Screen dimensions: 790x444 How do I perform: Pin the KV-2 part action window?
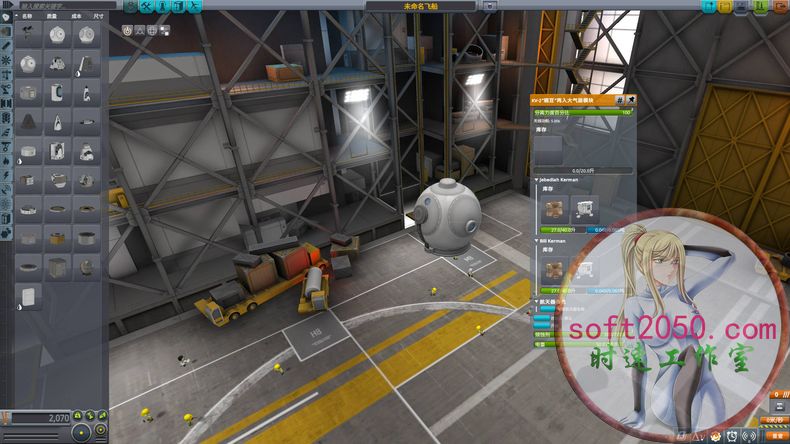630,101
